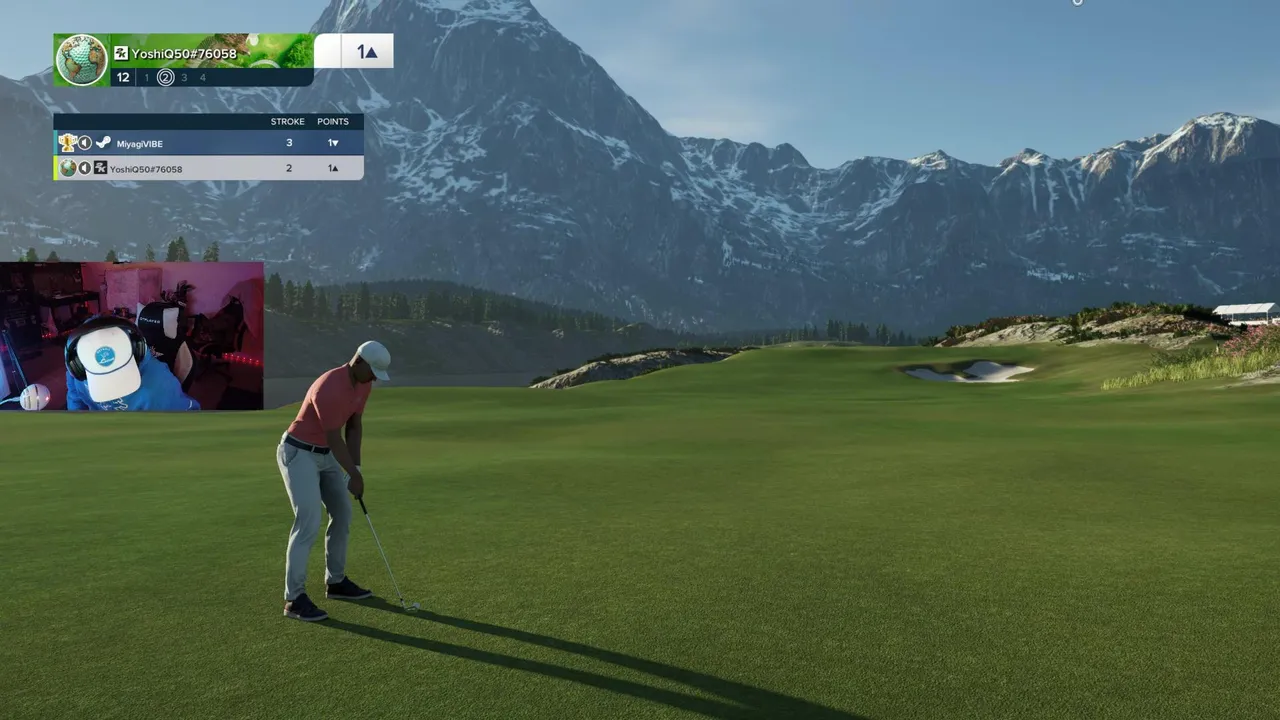Click the streamer webcam overlay

pos(131,337)
